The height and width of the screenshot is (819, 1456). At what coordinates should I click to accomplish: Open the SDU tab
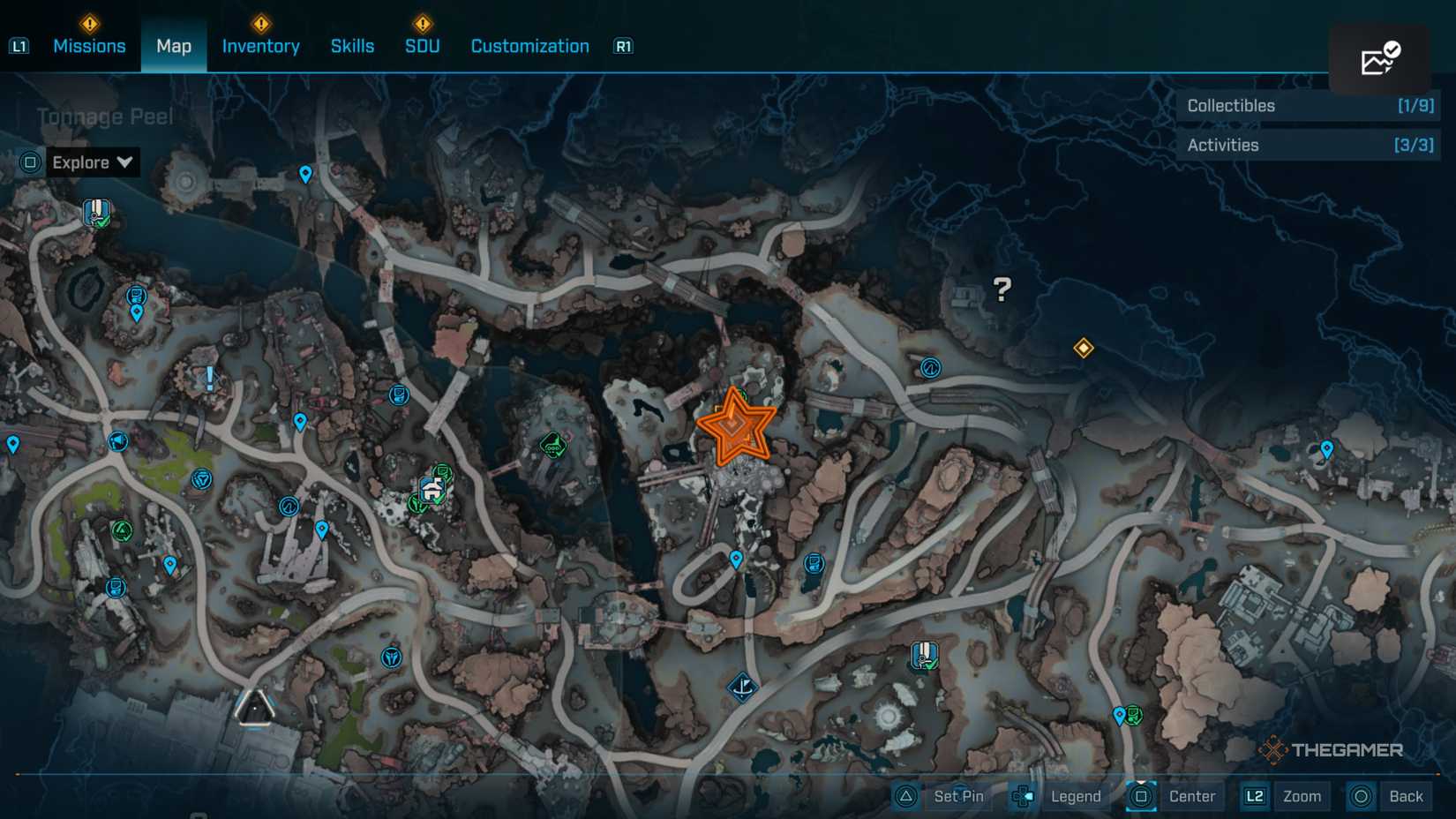pos(422,46)
